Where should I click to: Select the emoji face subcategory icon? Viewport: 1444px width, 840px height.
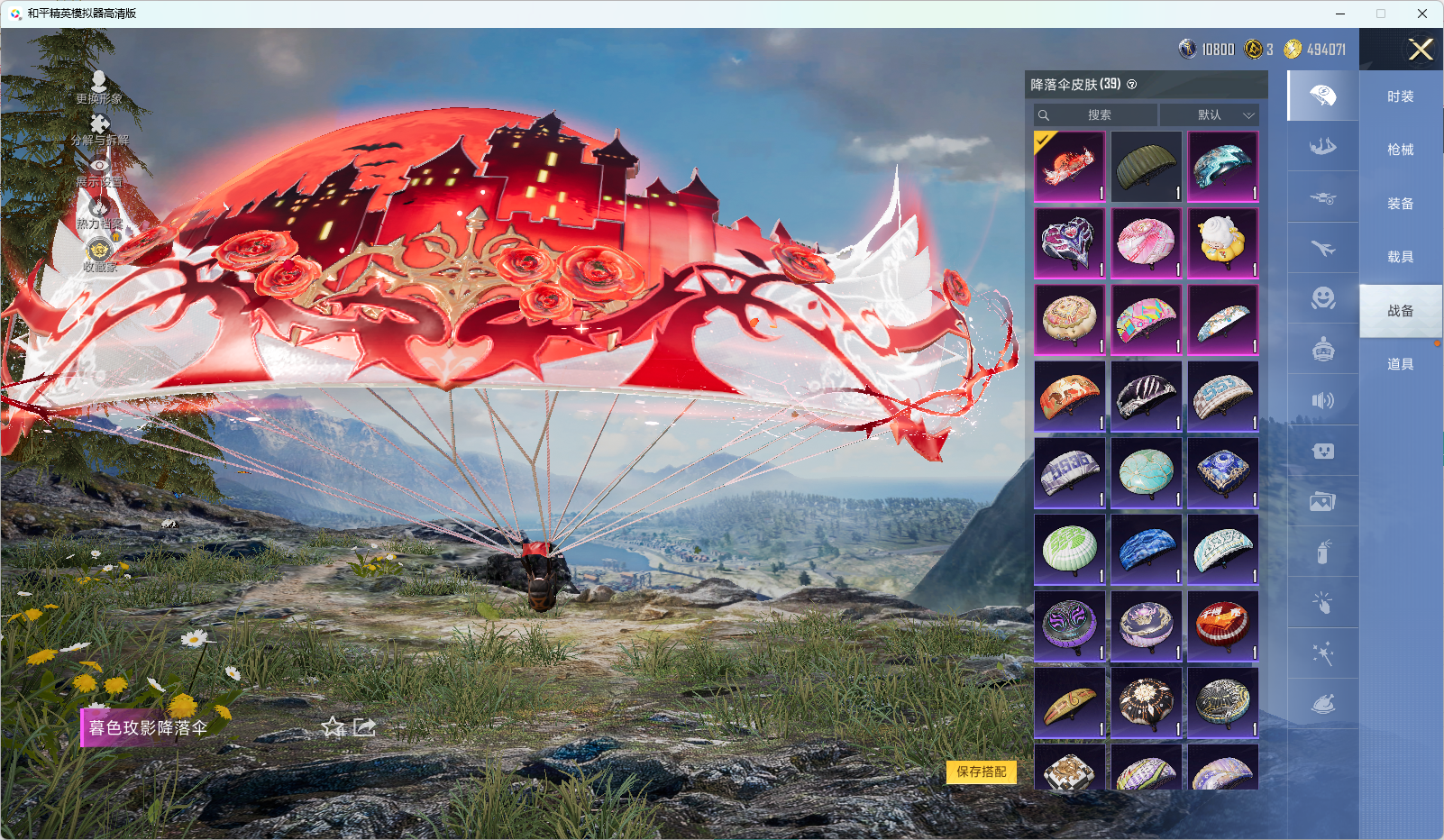pos(1322,298)
